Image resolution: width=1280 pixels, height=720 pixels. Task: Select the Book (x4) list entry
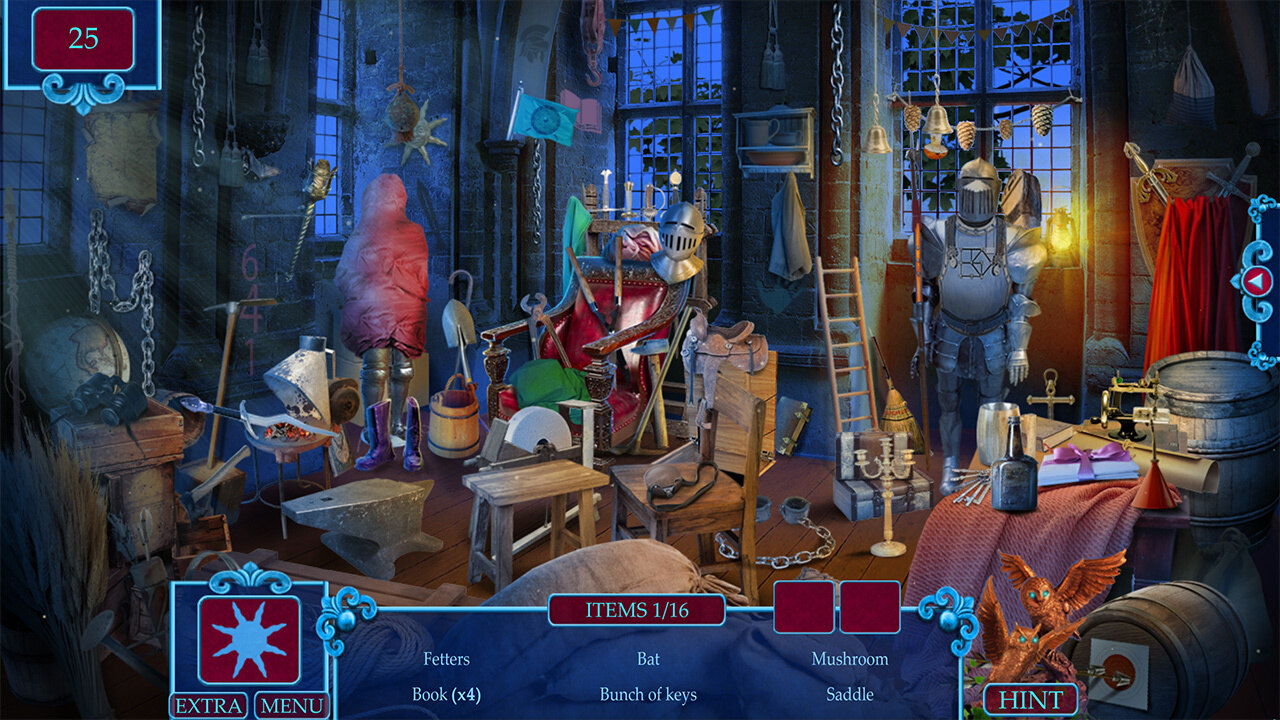coord(446,694)
